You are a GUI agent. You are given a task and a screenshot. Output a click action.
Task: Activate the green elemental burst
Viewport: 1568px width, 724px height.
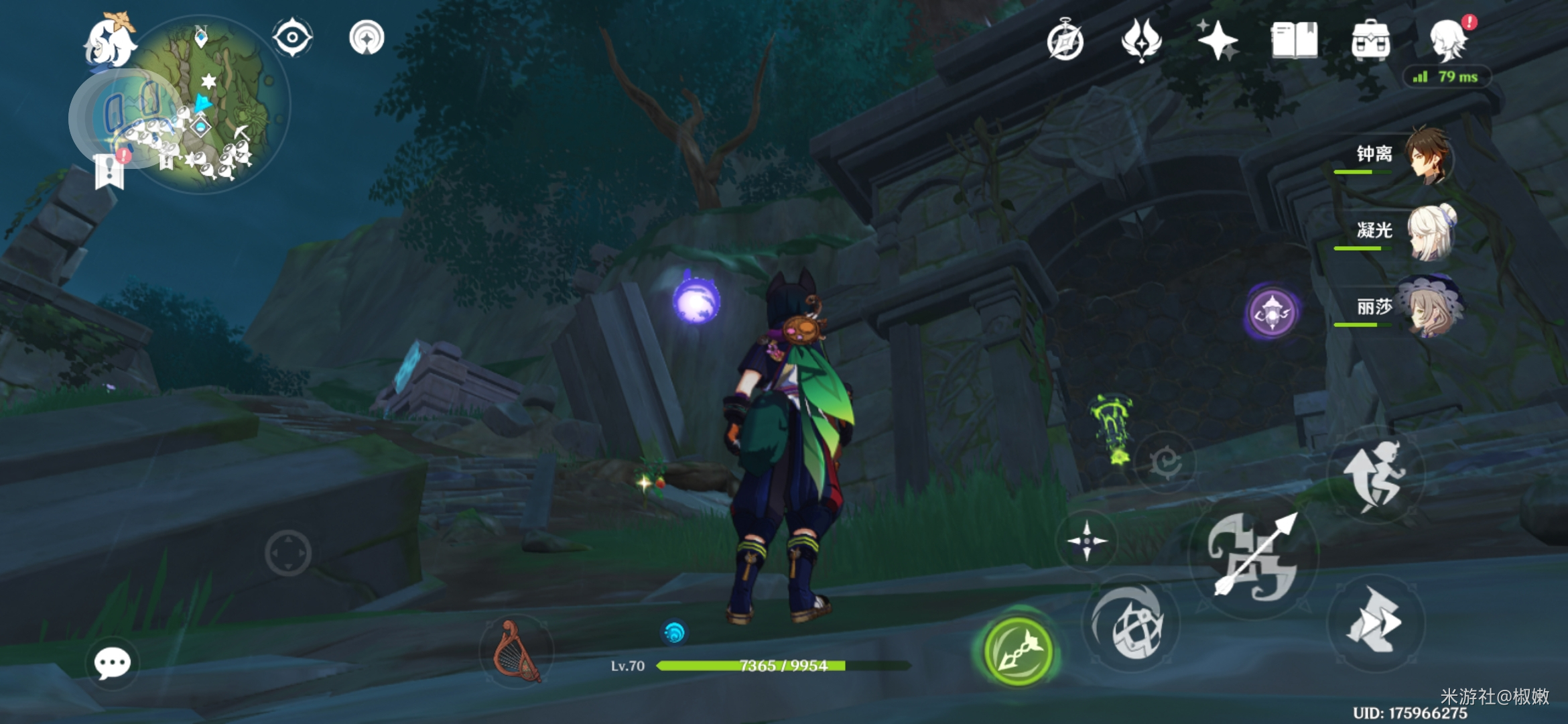click(x=1018, y=651)
